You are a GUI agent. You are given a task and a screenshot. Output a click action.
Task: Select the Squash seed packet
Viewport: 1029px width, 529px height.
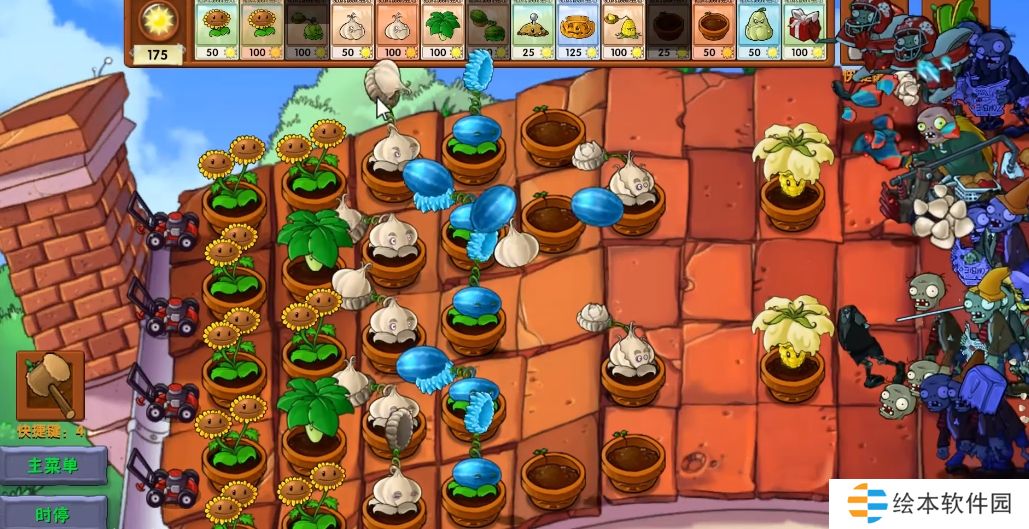coord(758,30)
